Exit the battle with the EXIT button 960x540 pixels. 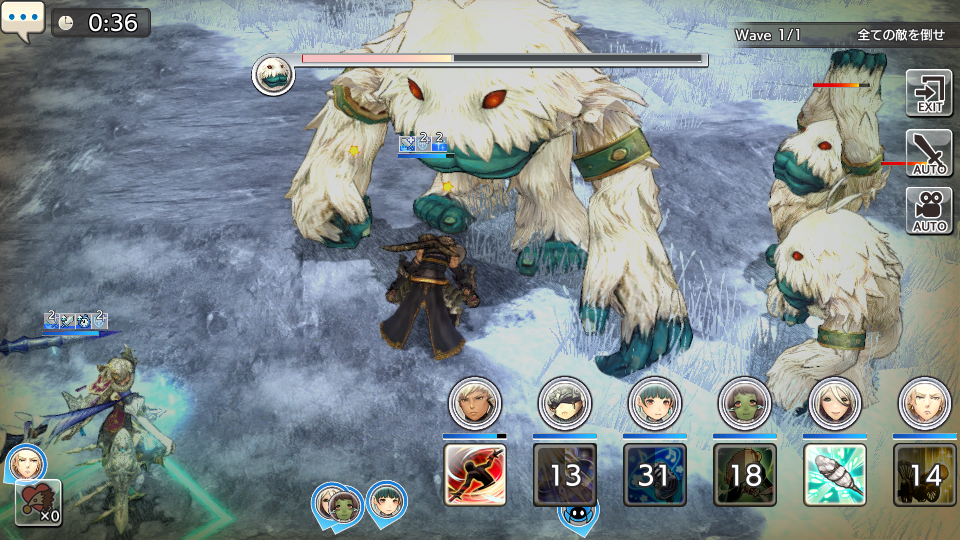pos(929,93)
